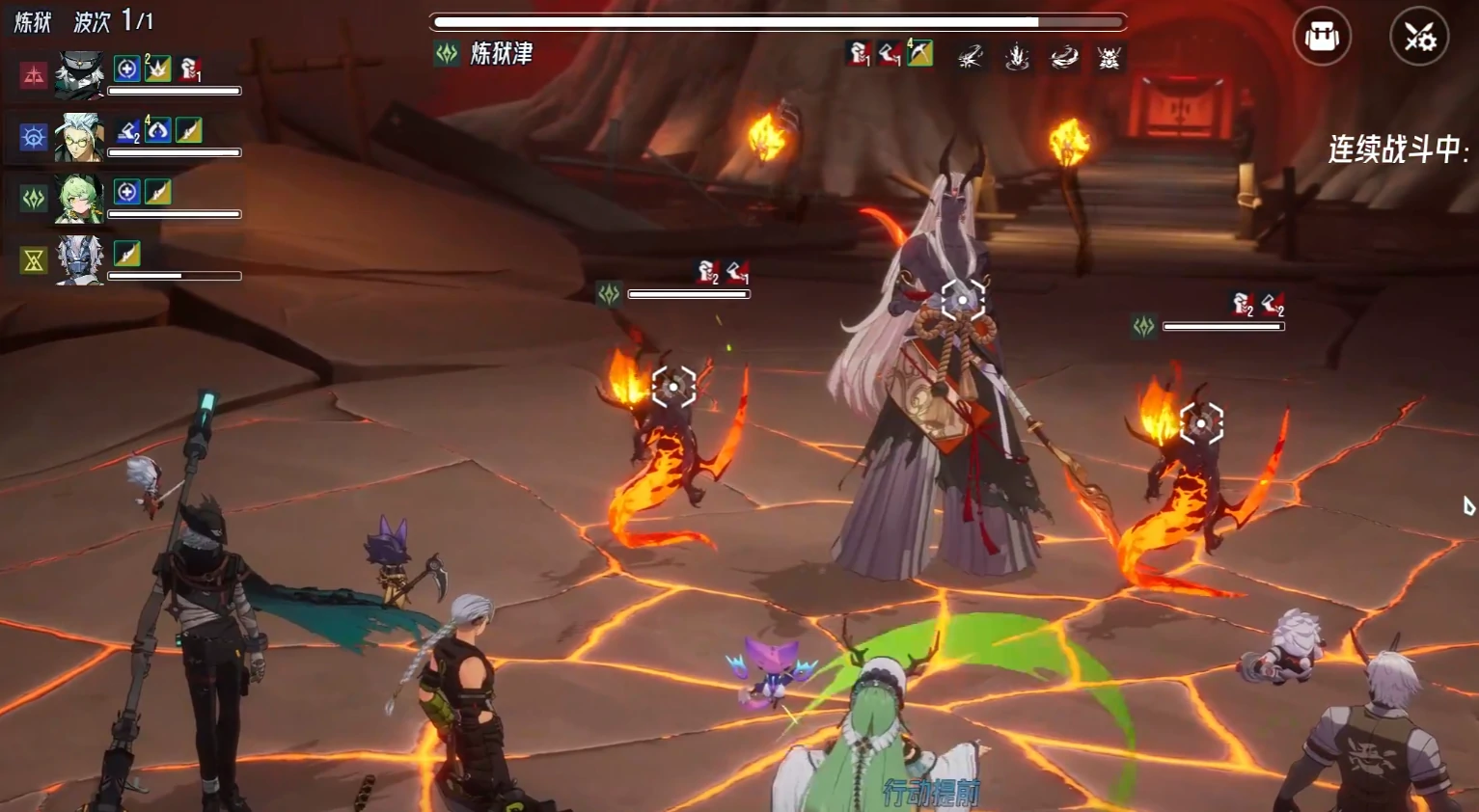The image size is (1479, 812).
Task: Check the red fist debuff on the hat character
Action: click(x=190, y=68)
